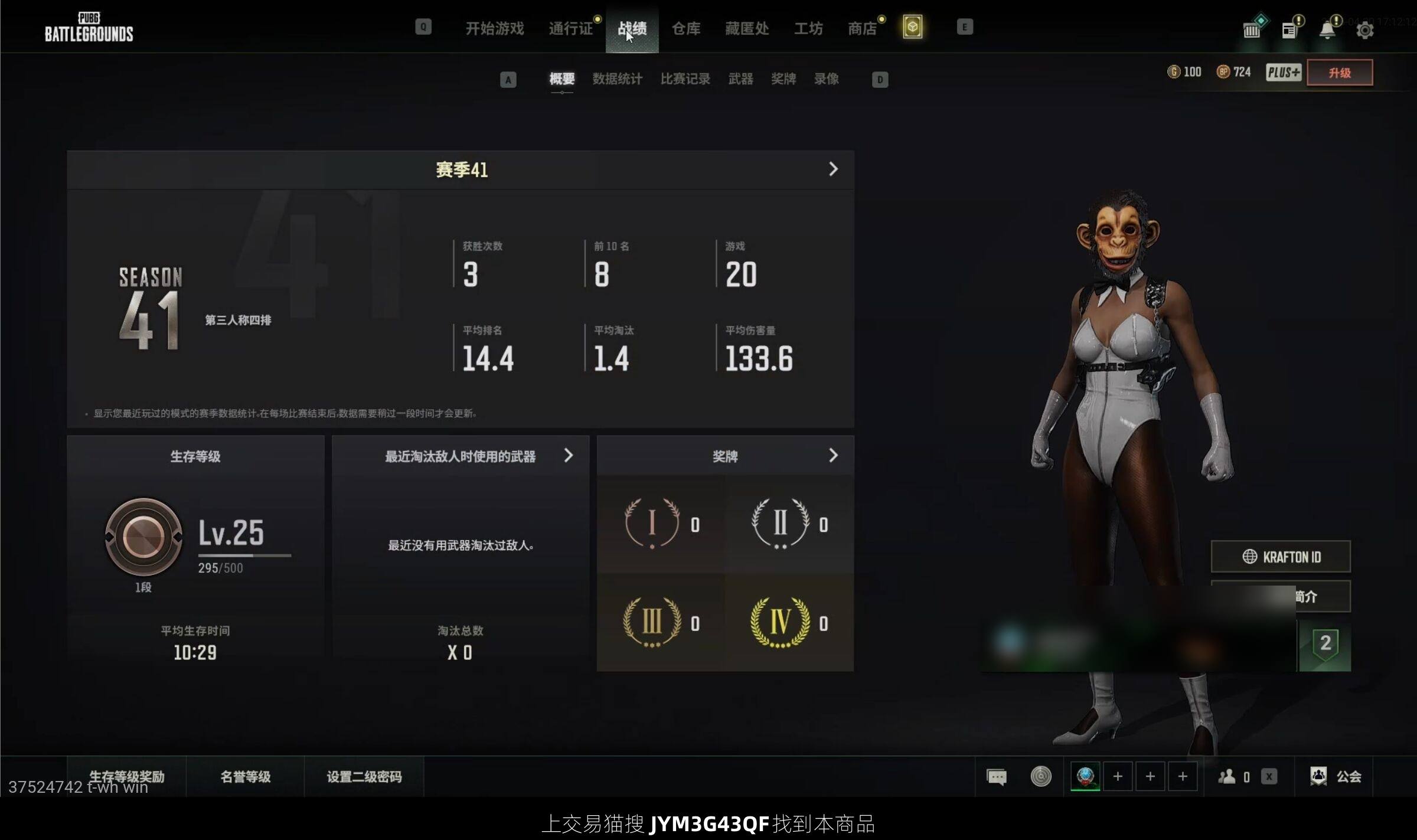
Task: Choose 设置二级密码 secondary password setup
Action: coord(364,776)
